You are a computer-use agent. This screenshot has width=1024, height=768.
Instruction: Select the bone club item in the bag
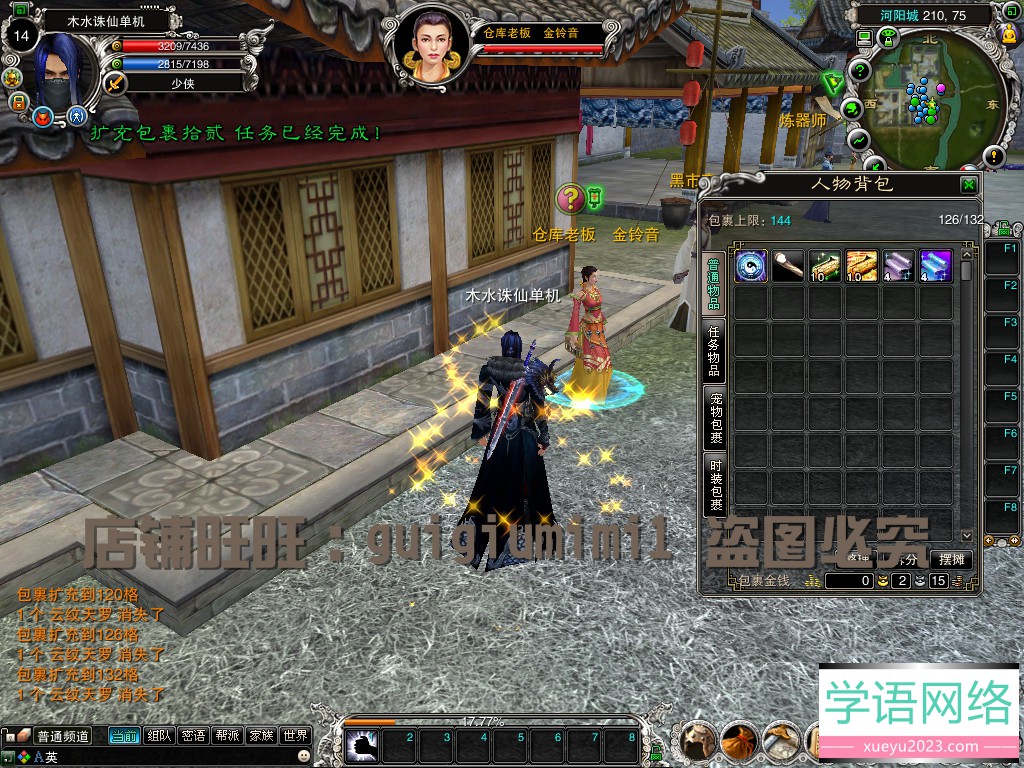point(788,266)
